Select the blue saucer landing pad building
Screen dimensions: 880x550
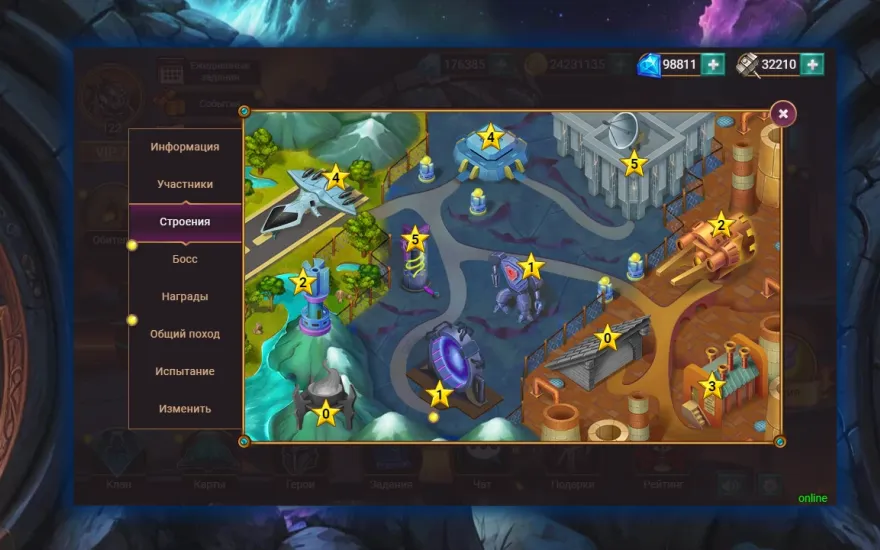tap(488, 152)
